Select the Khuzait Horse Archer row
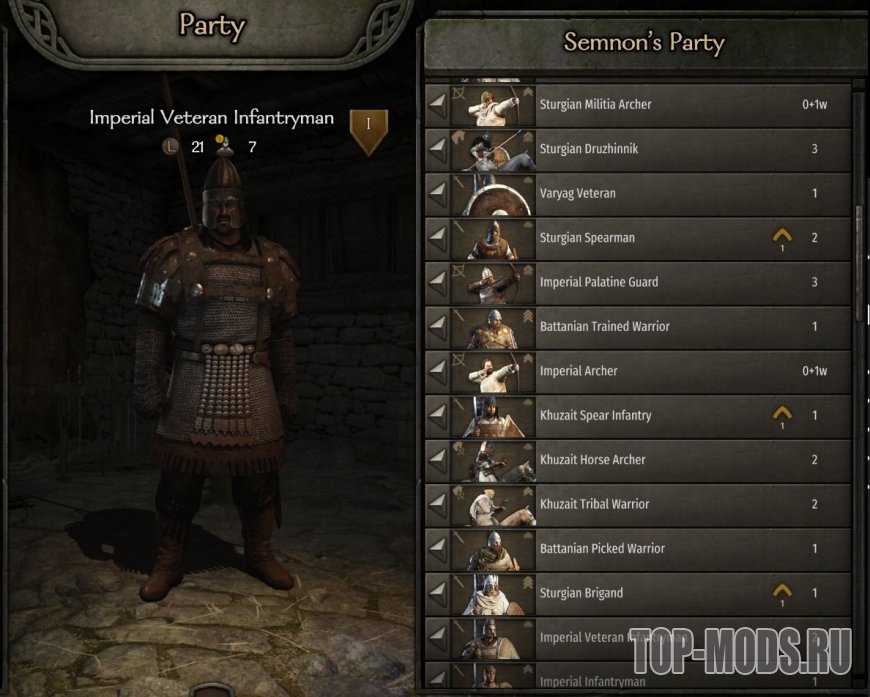This screenshot has width=870, height=697. [x=640, y=459]
